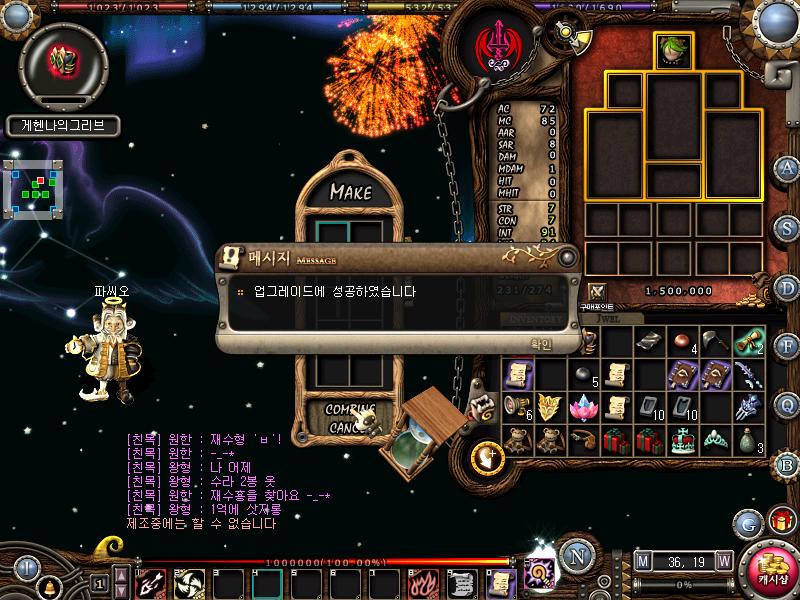
Task: Select the green scroll stack of 2
Action: point(749,342)
